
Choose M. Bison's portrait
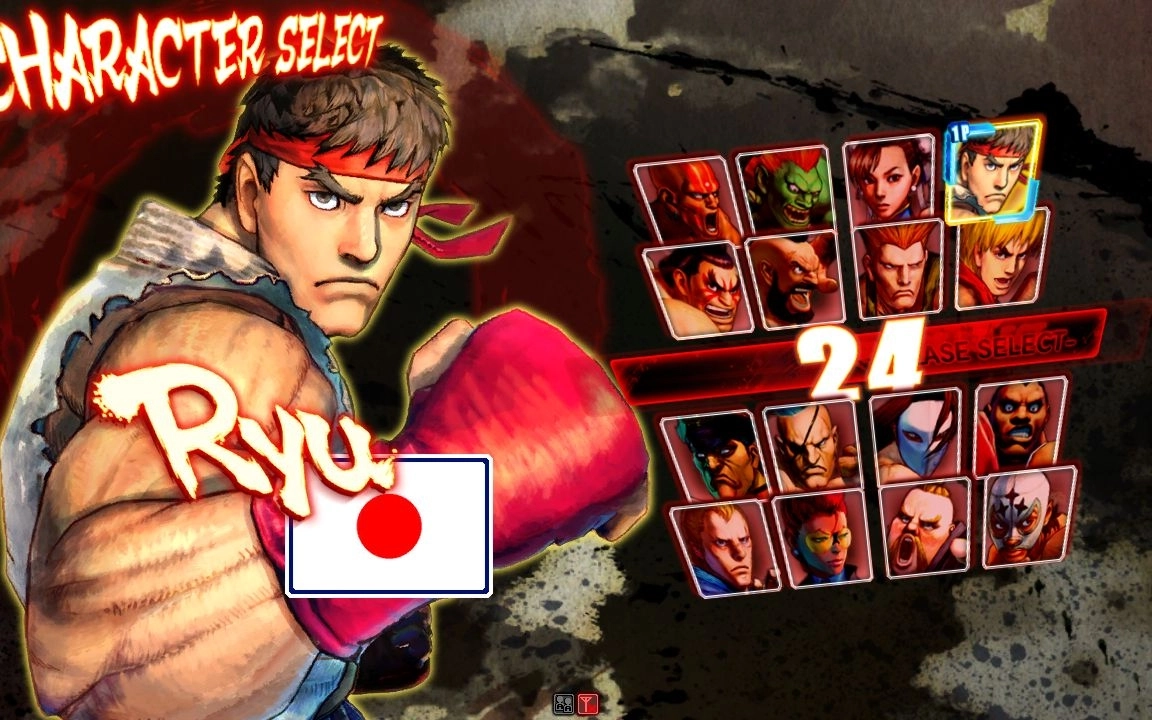pos(714,455)
